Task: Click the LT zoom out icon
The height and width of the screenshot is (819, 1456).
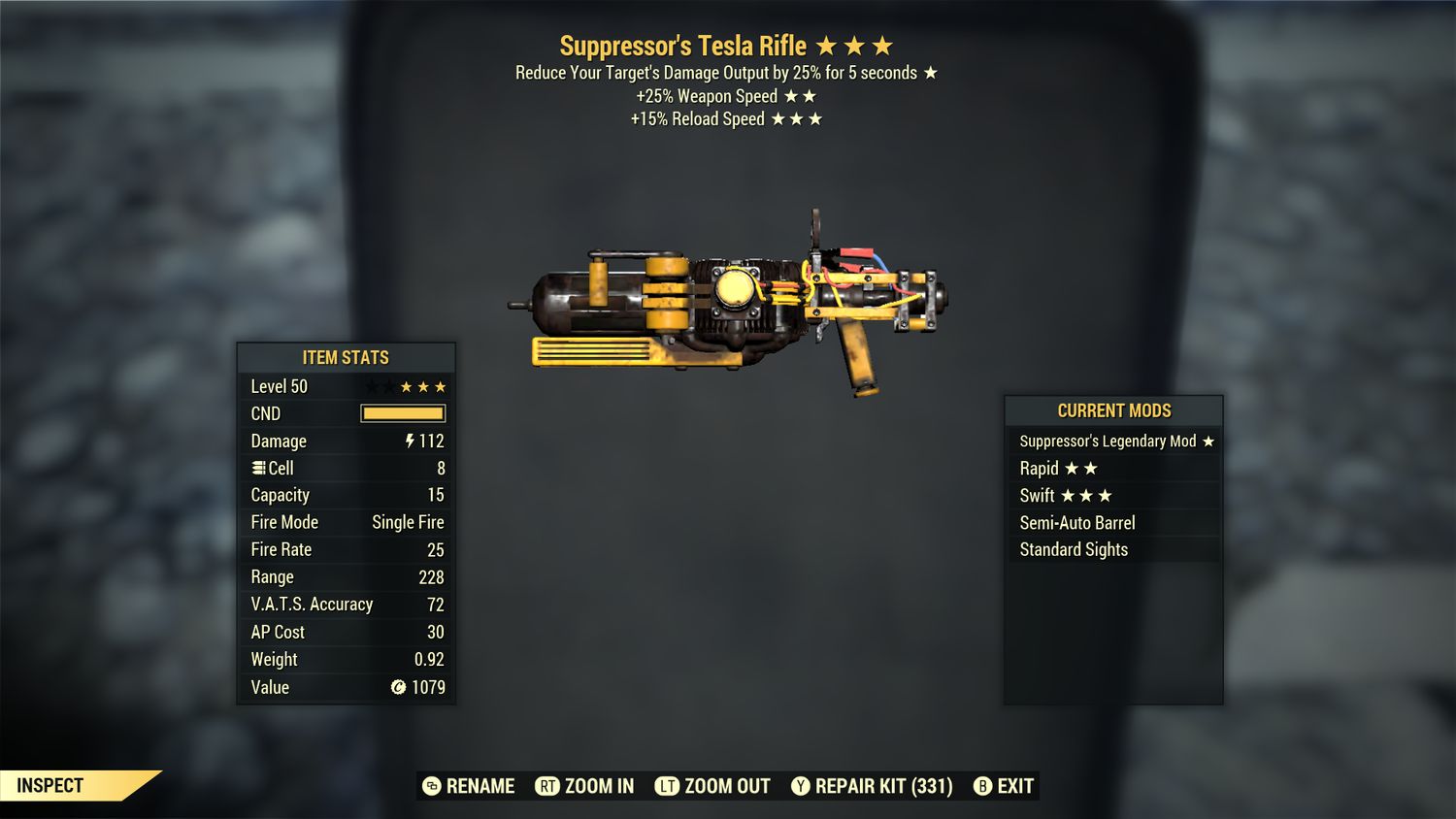Action: click(668, 786)
